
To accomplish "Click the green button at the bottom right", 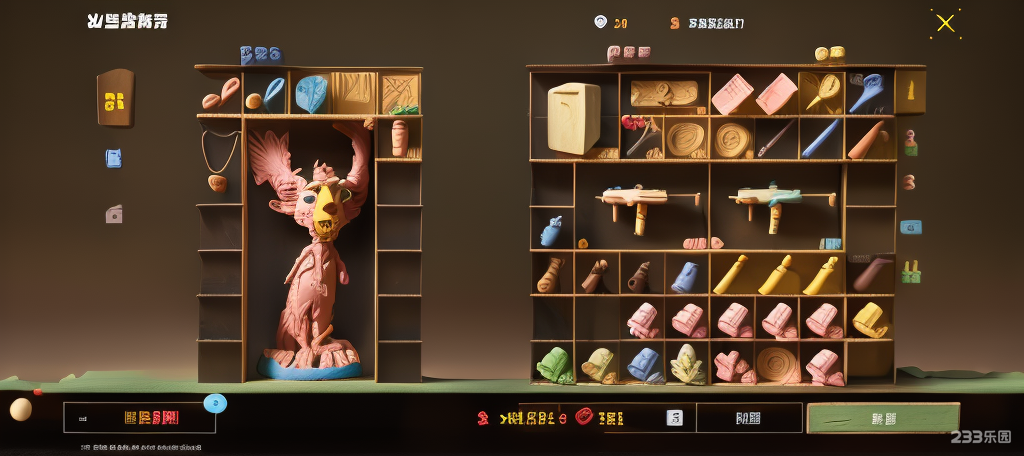I will (882, 418).
